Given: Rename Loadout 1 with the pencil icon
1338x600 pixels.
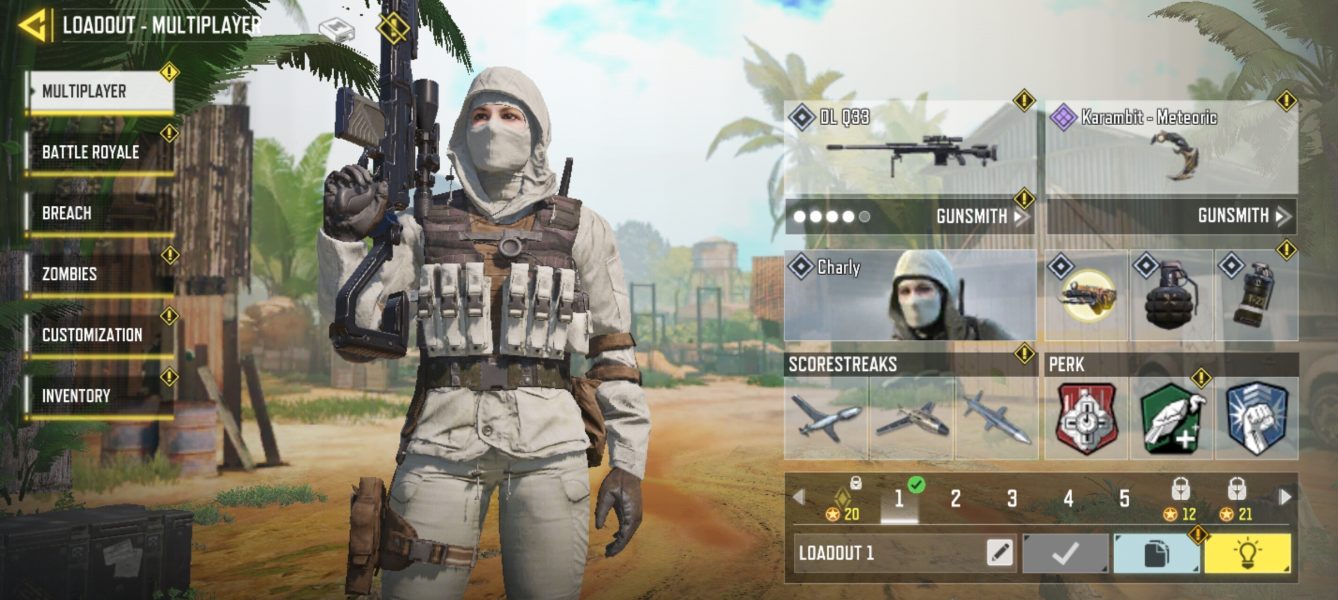Looking at the screenshot, I should (999, 553).
